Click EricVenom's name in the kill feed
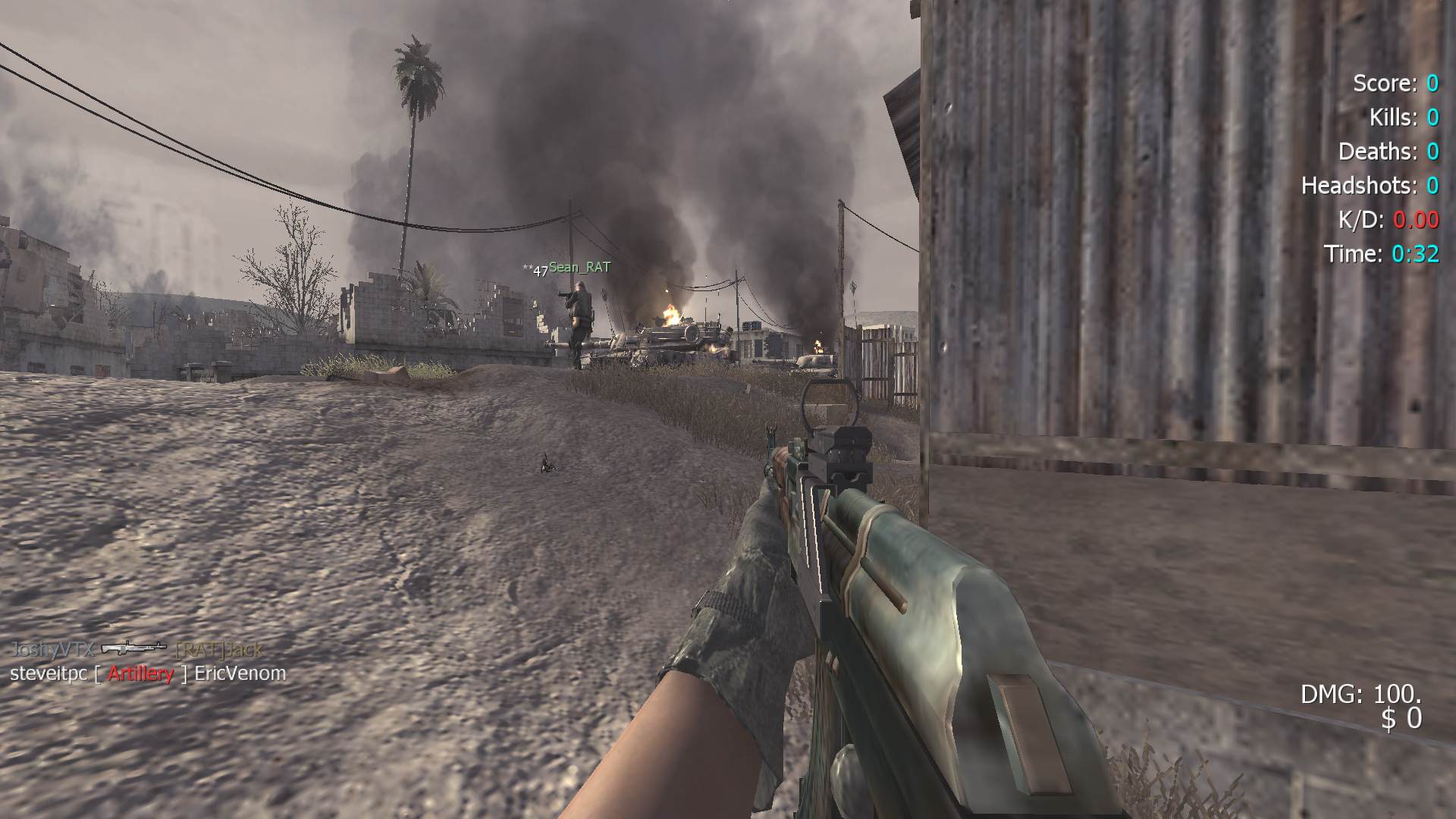 240,673
